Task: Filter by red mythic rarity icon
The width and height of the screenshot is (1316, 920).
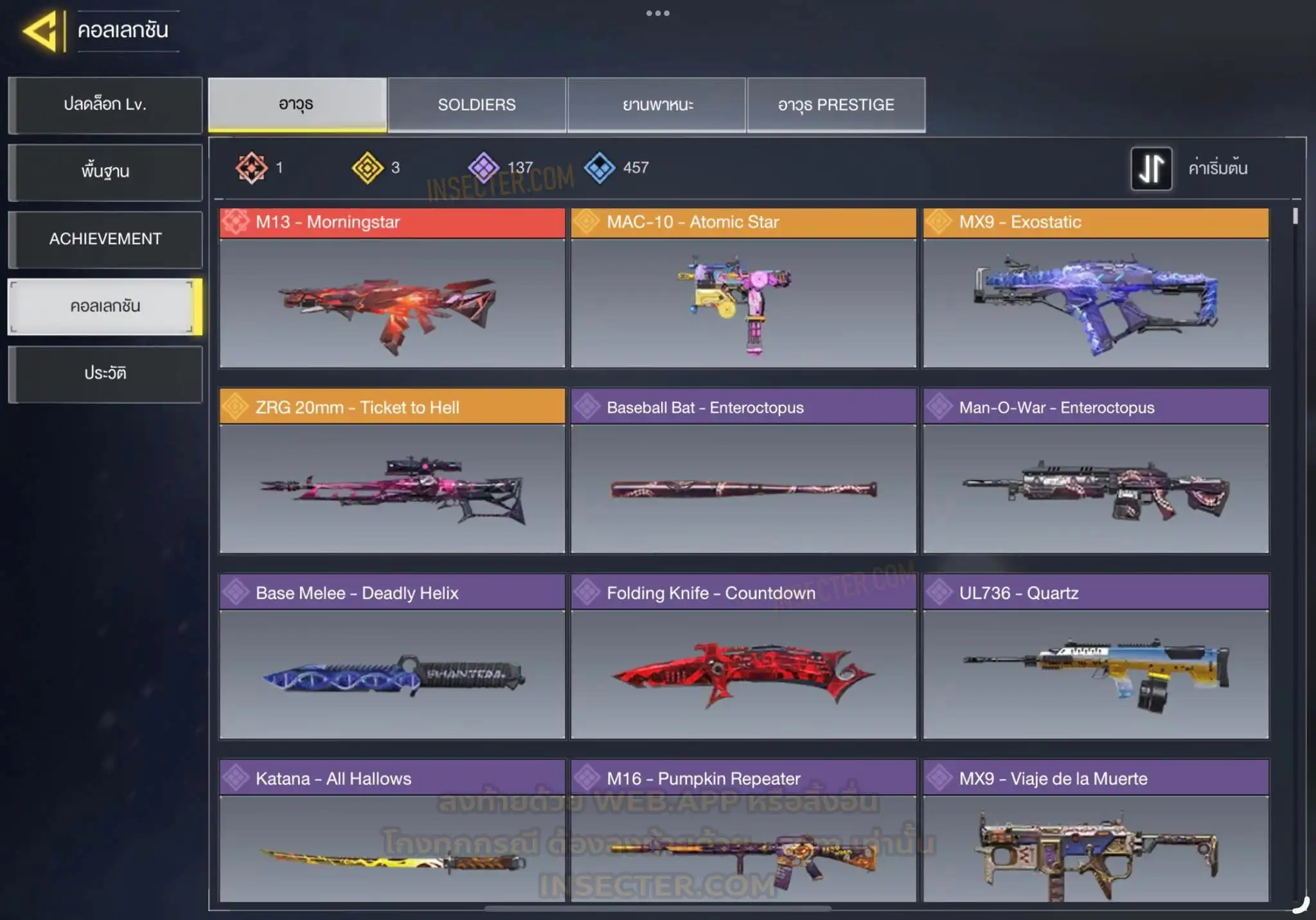Action: [251, 168]
